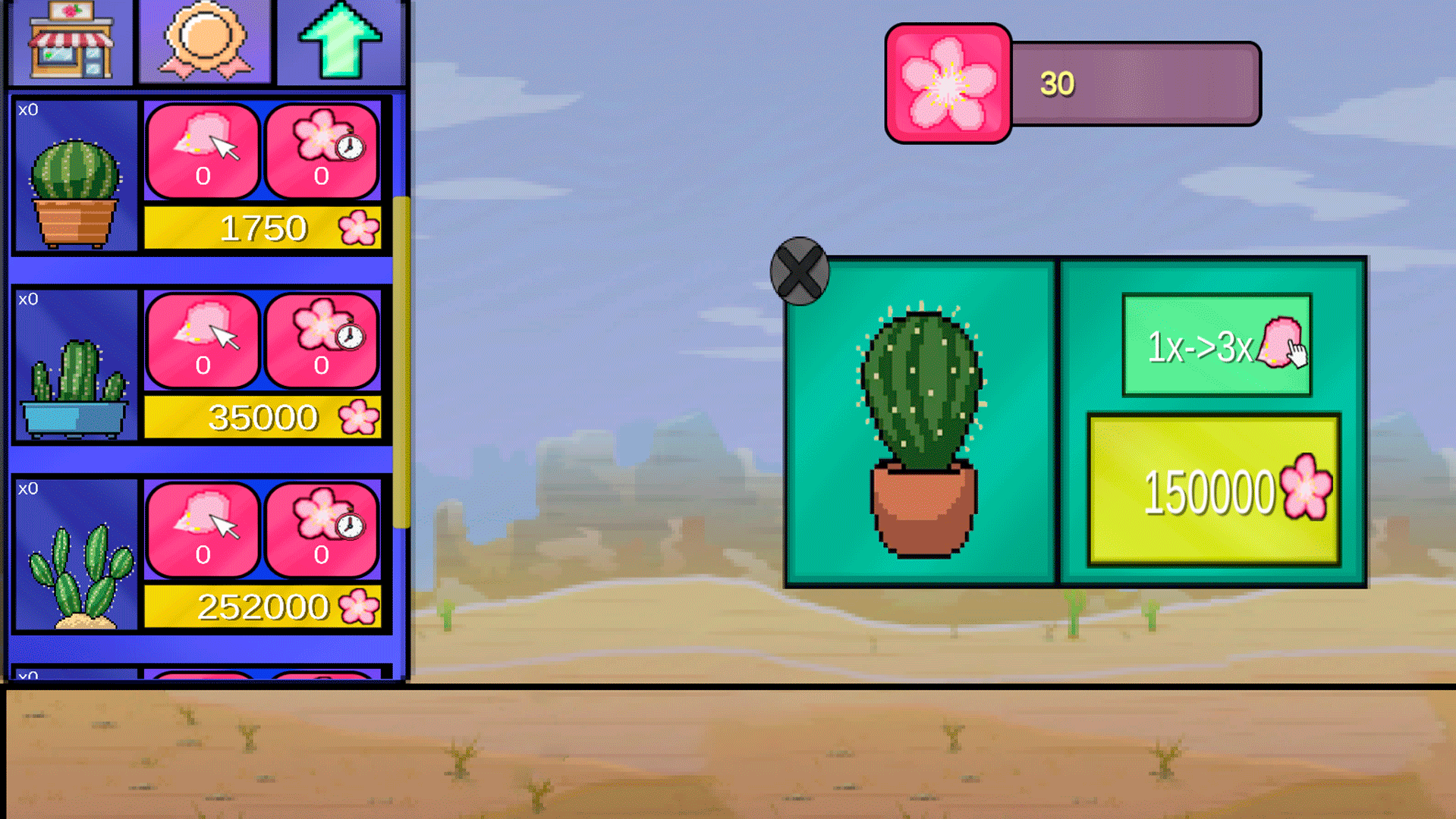Select the timed flower boost for the blue-pot cacti
The image size is (1456, 819).
pos(322,341)
